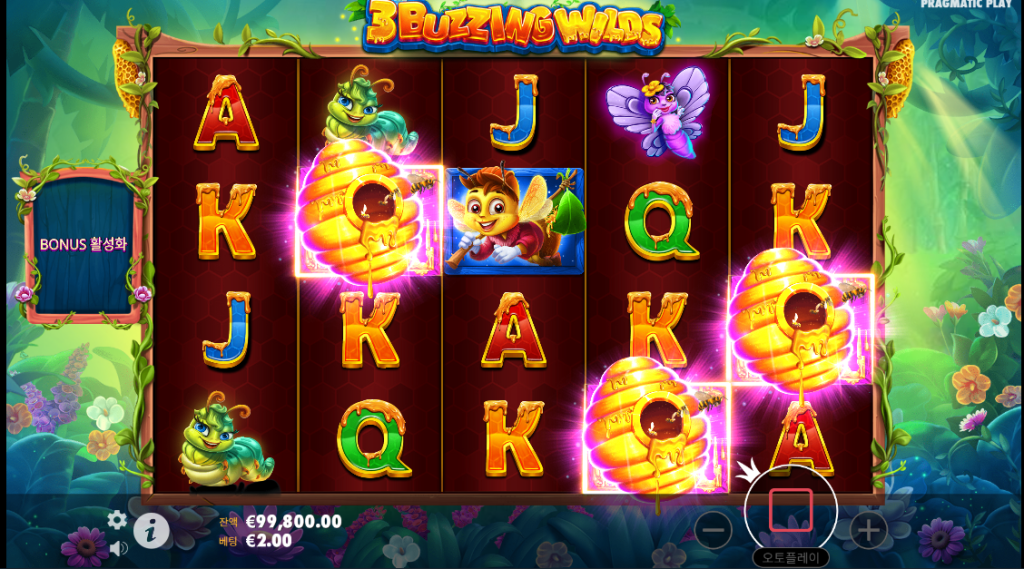Increase the bet with the plus button
The image size is (1024, 569).
click(x=868, y=529)
